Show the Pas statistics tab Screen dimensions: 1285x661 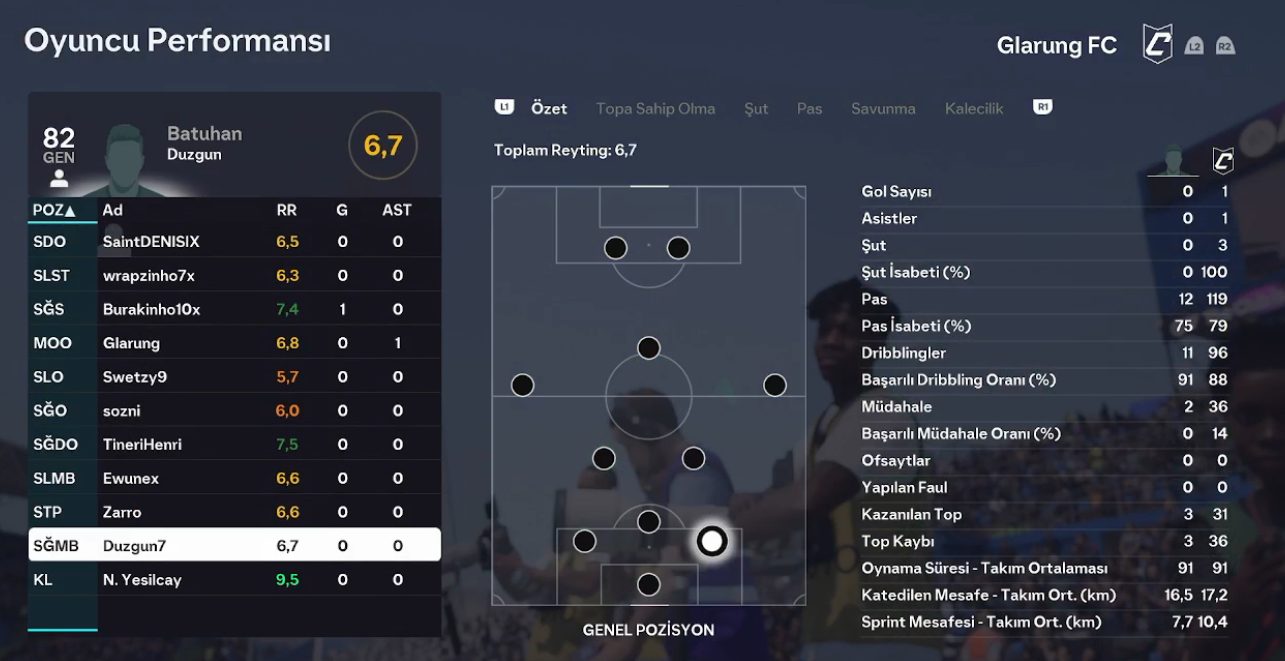809,108
